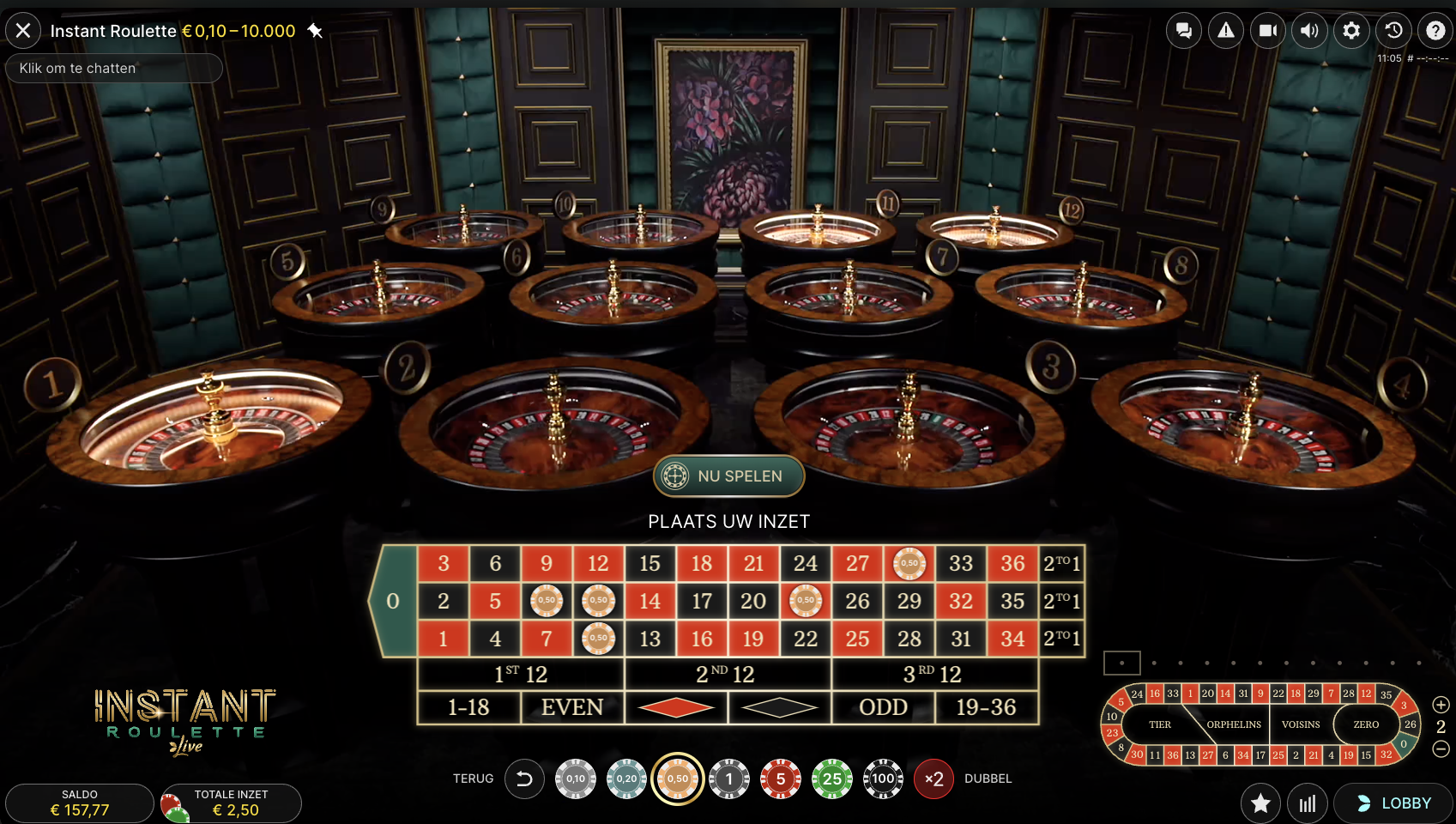This screenshot has width=1456, height=824.
Task: Open the help question mark icon
Action: (1435, 30)
